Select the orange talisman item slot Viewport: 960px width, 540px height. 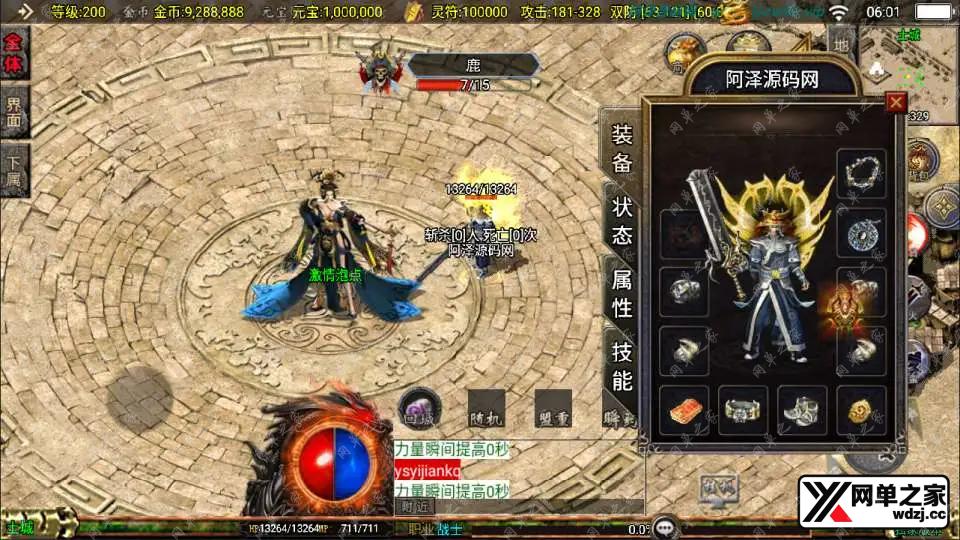[x=684, y=410]
